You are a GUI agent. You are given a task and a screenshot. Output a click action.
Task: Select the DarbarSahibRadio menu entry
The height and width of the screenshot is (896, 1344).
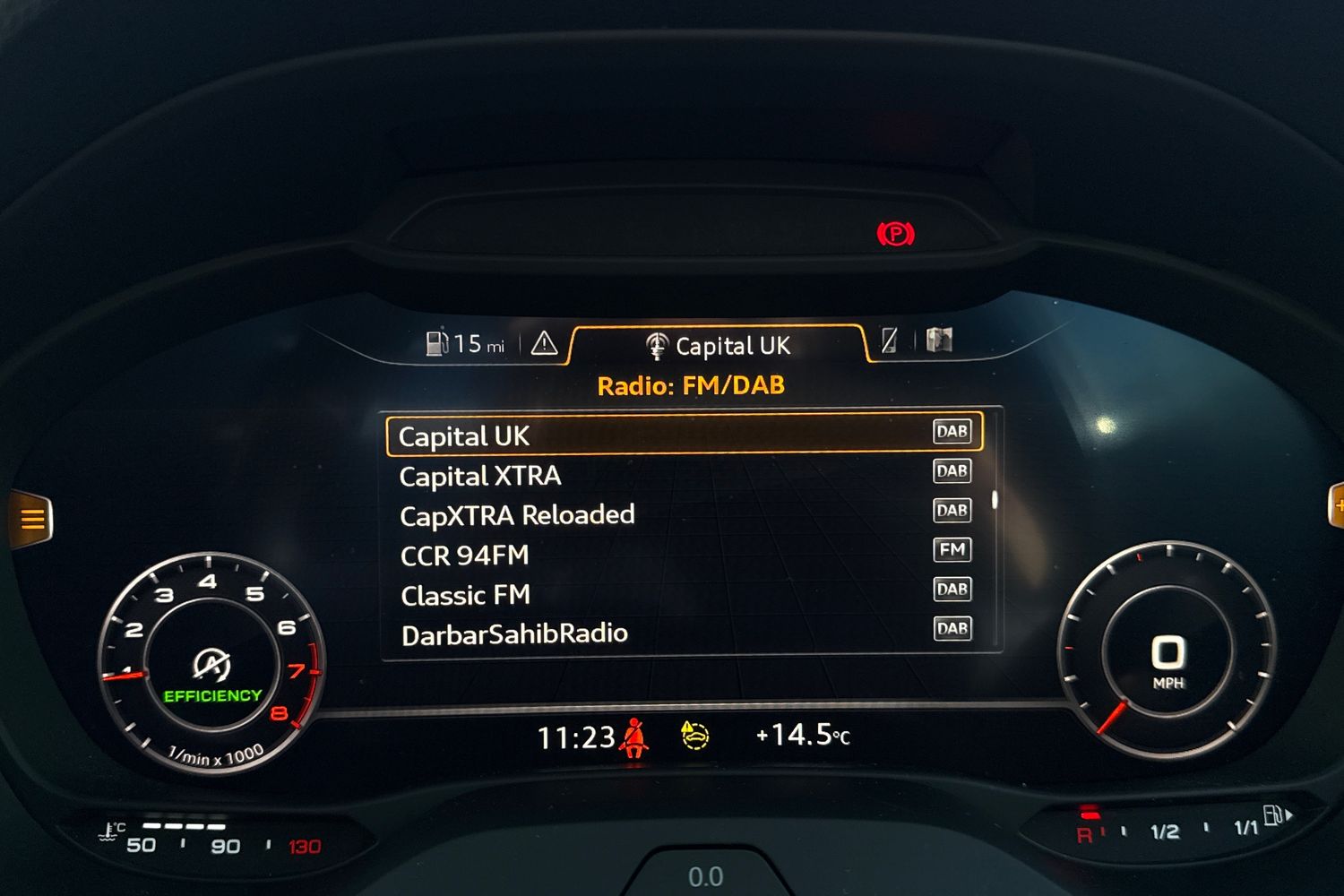[513, 633]
